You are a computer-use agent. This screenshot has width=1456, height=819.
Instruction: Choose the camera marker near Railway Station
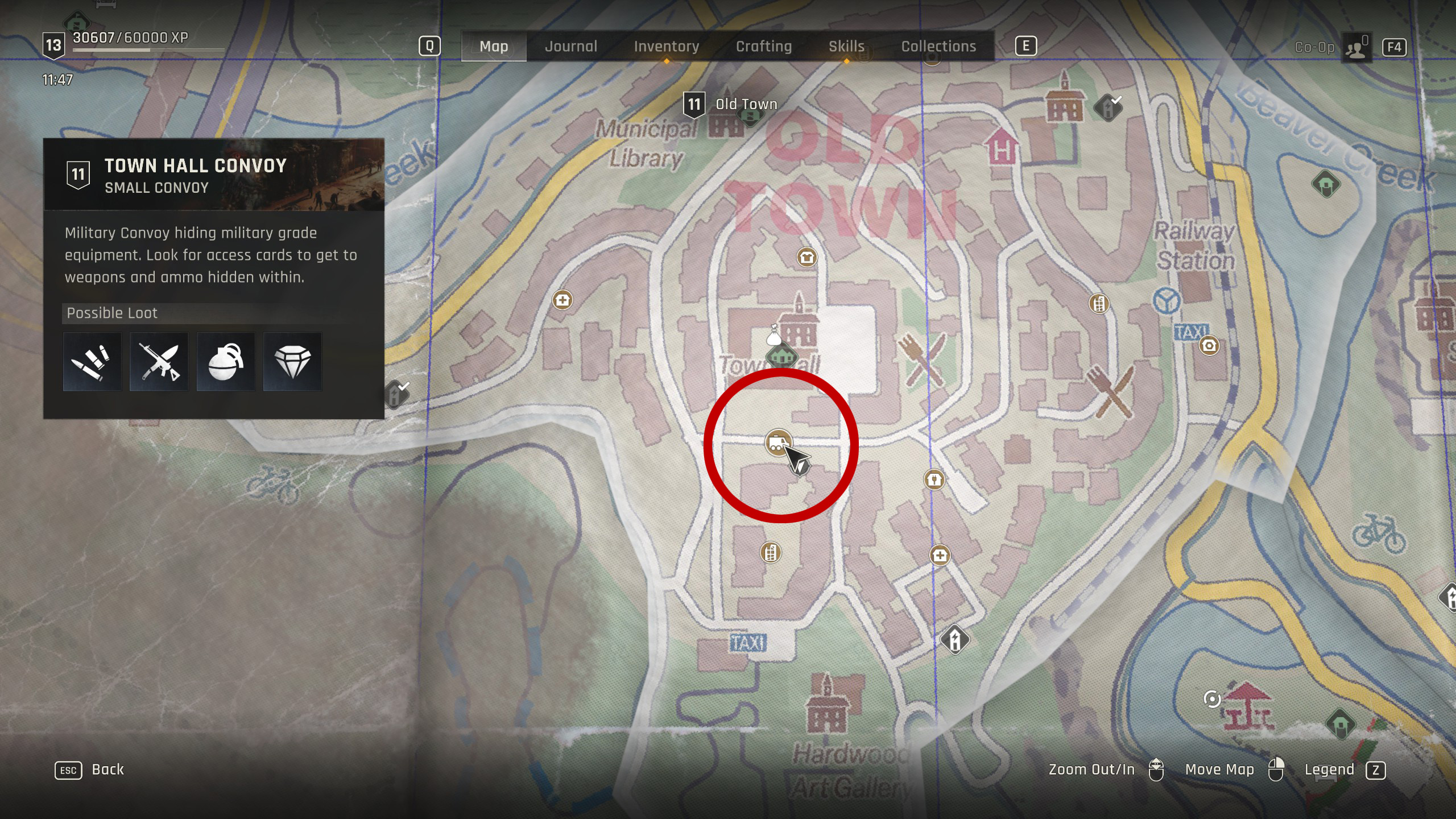(x=1209, y=345)
